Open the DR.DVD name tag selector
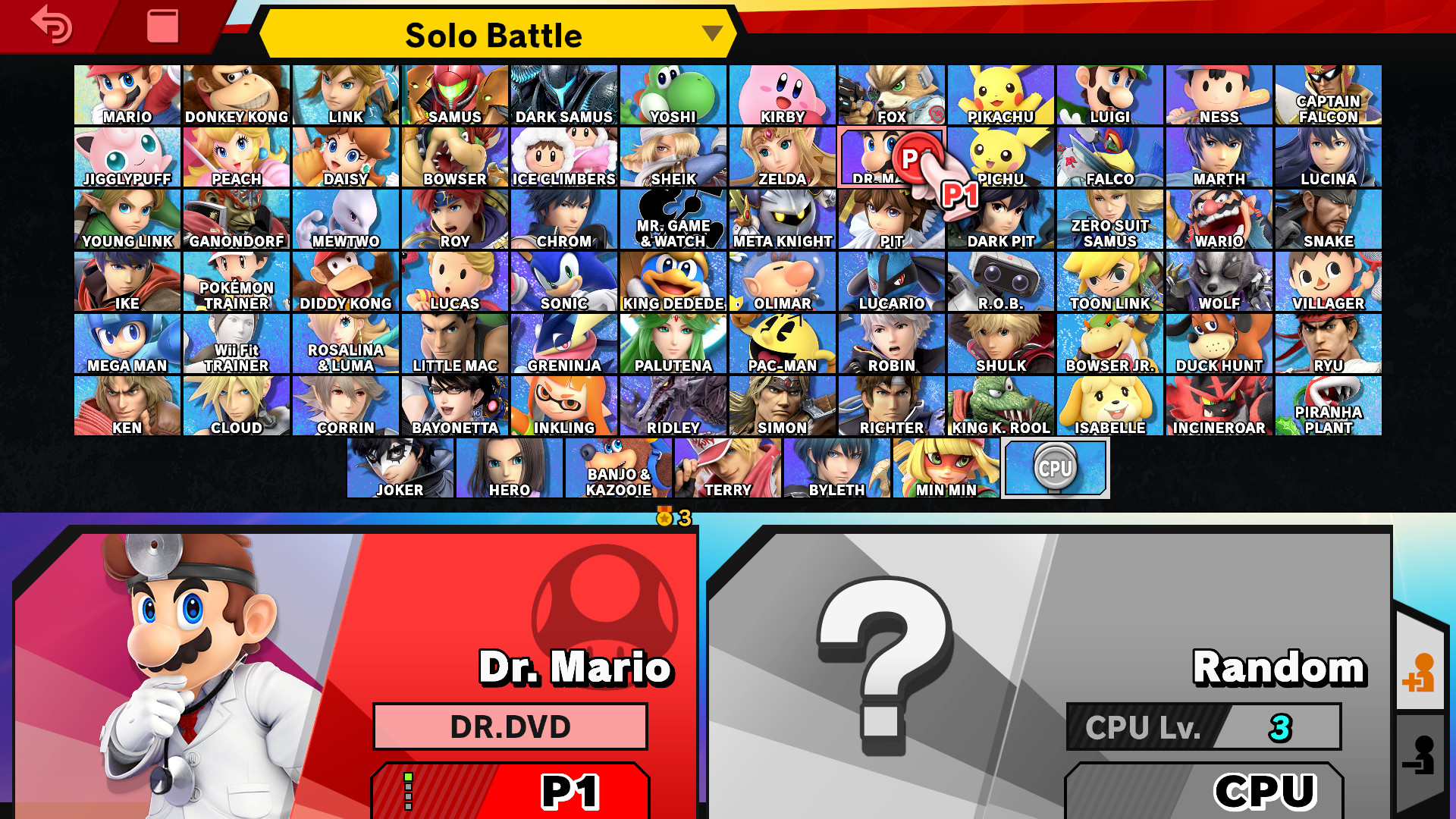The width and height of the screenshot is (1456, 819). coord(510,726)
